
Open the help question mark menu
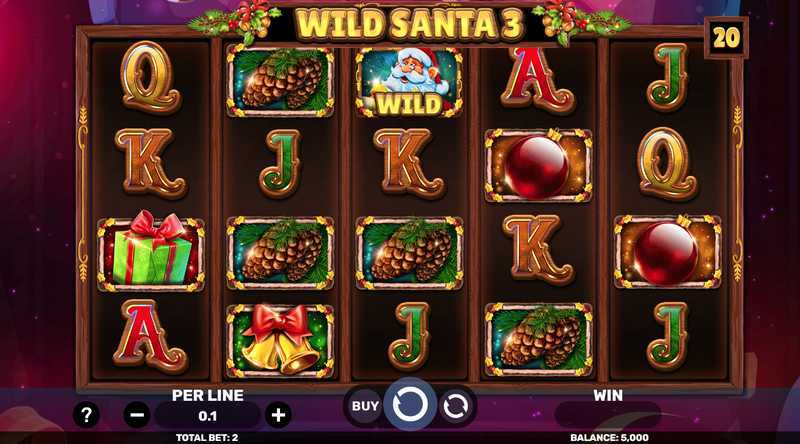[x=87, y=414]
